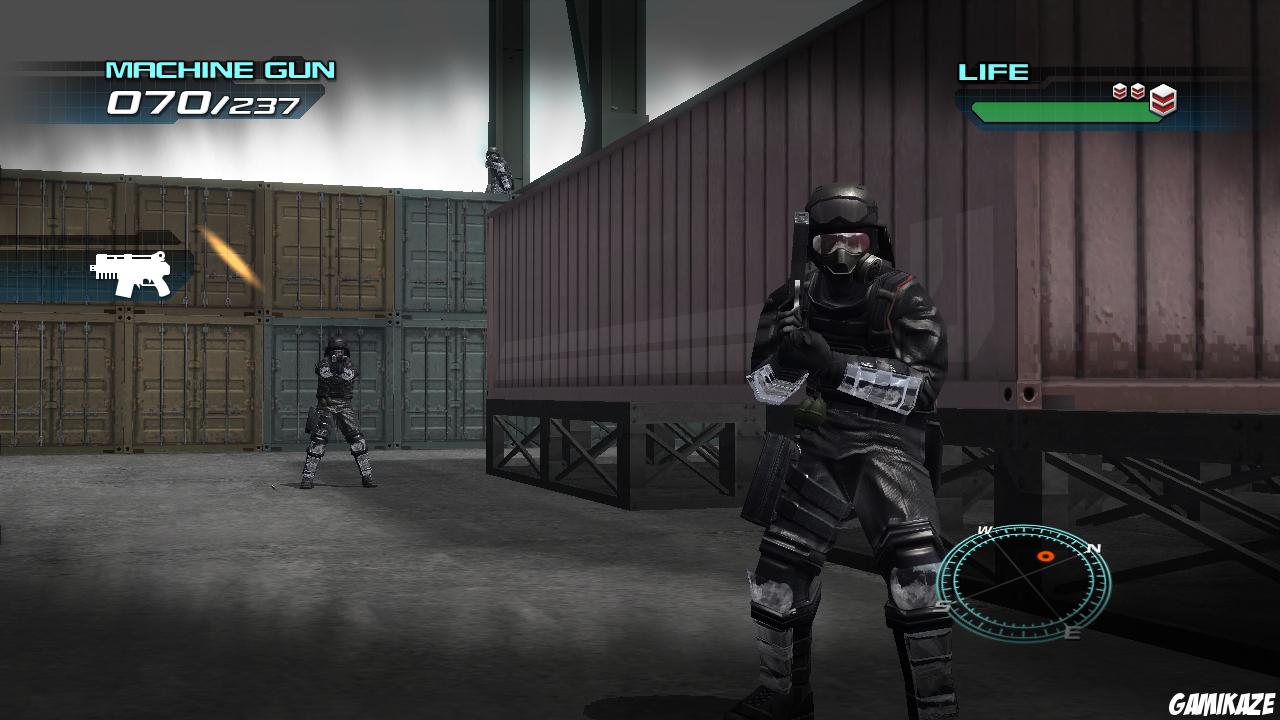Viewport: 1280px width, 720px height.
Task: Click the leftmost small life cube
Action: click(1119, 90)
